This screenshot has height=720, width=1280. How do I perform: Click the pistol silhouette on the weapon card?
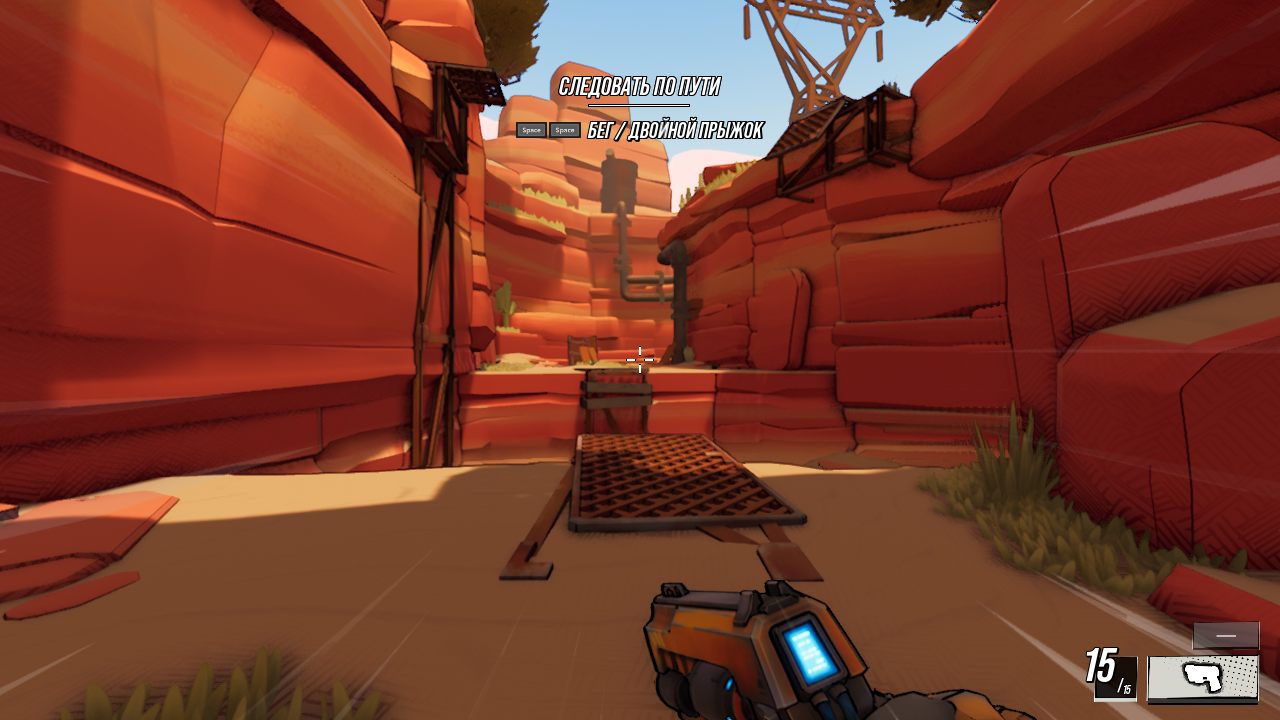[1202, 676]
